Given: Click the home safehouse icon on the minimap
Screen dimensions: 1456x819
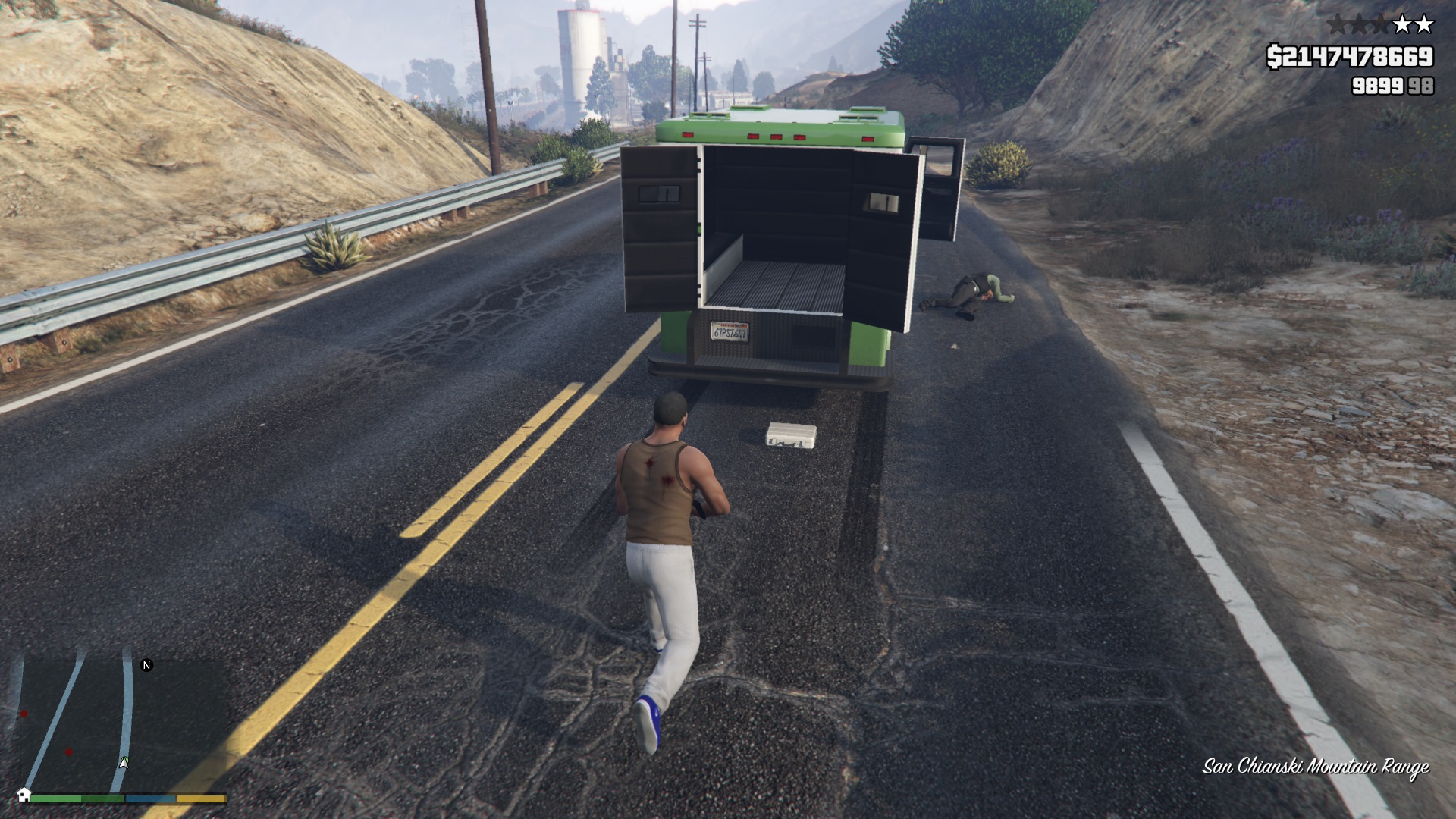Looking at the screenshot, I should click(24, 796).
